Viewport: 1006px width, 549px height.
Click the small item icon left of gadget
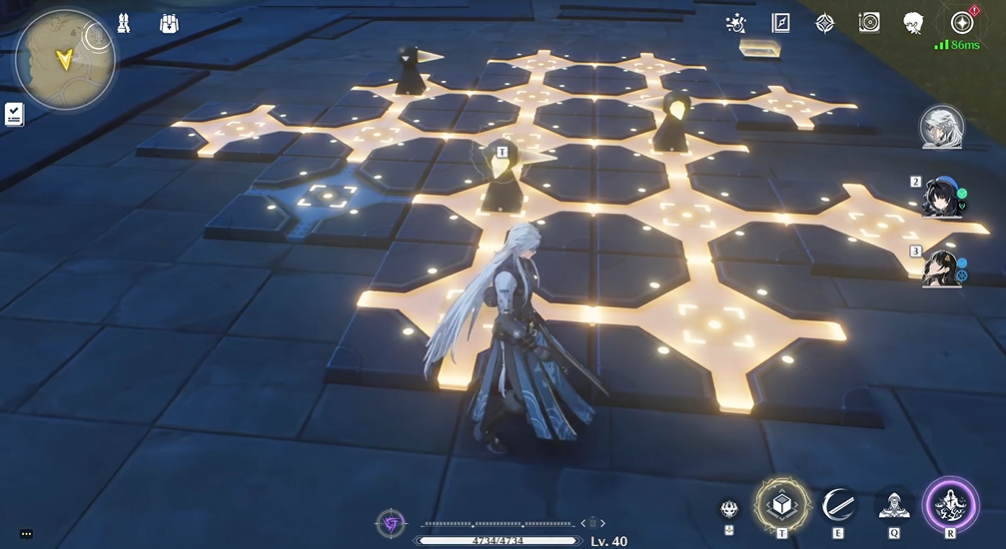730,509
